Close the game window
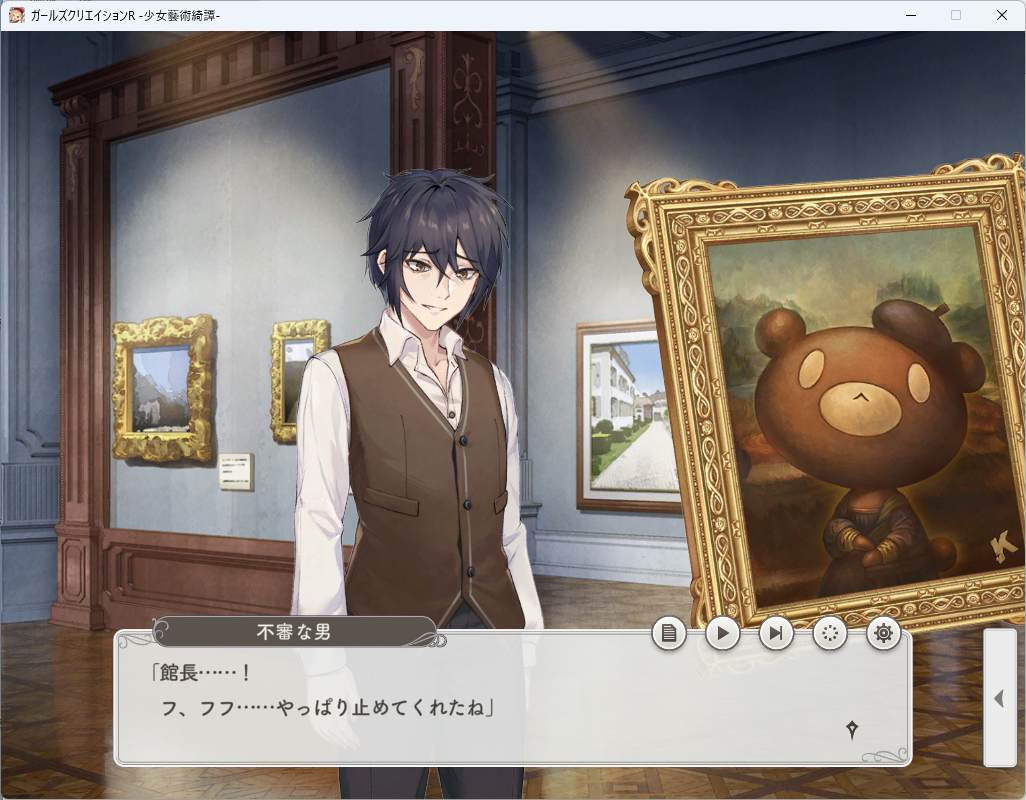This screenshot has width=1026, height=800. tap(1002, 15)
